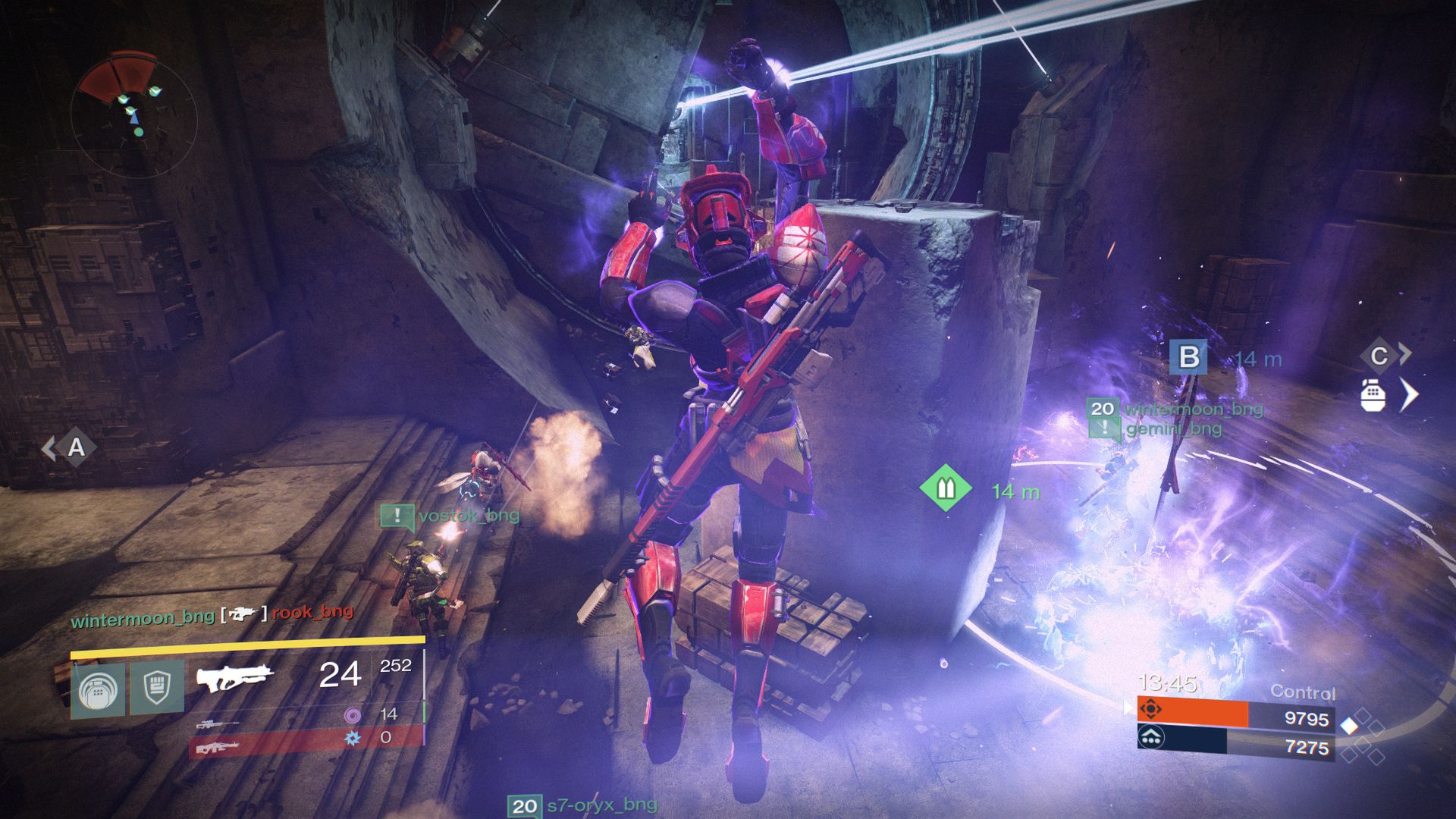The image size is (1456, 819).
Task: Click the s7-oryx_bng player nameplate
Action: [x=601, y=805]
